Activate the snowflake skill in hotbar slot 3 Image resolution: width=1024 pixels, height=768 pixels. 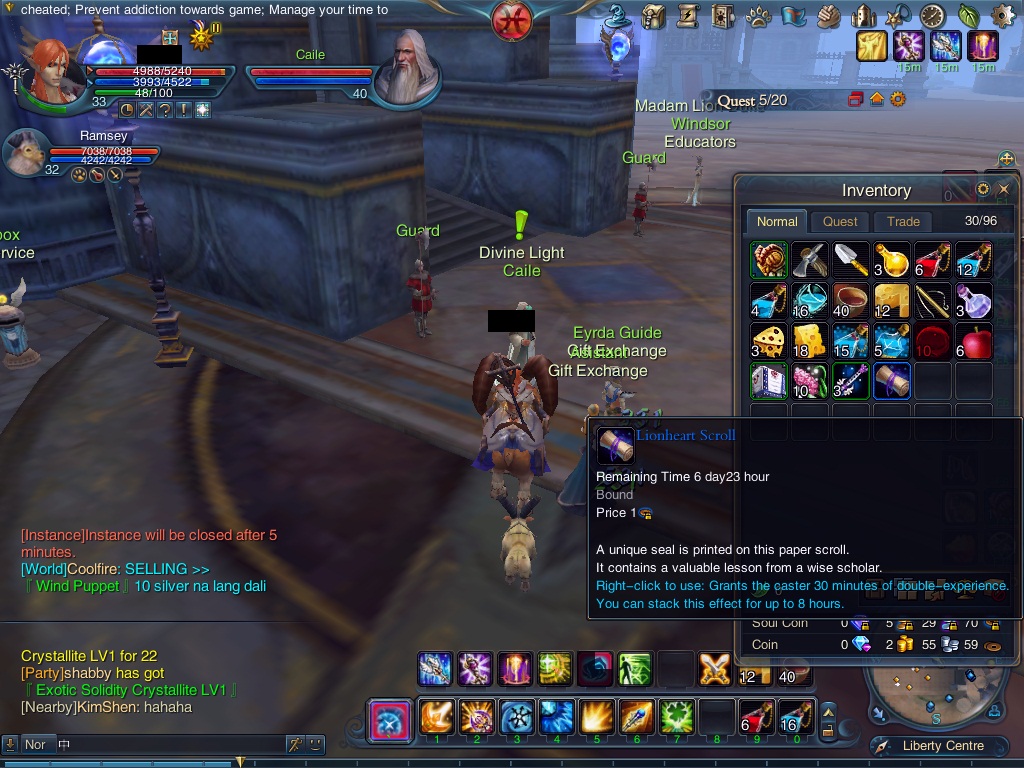pyautogui.click(x=516, y=718)
